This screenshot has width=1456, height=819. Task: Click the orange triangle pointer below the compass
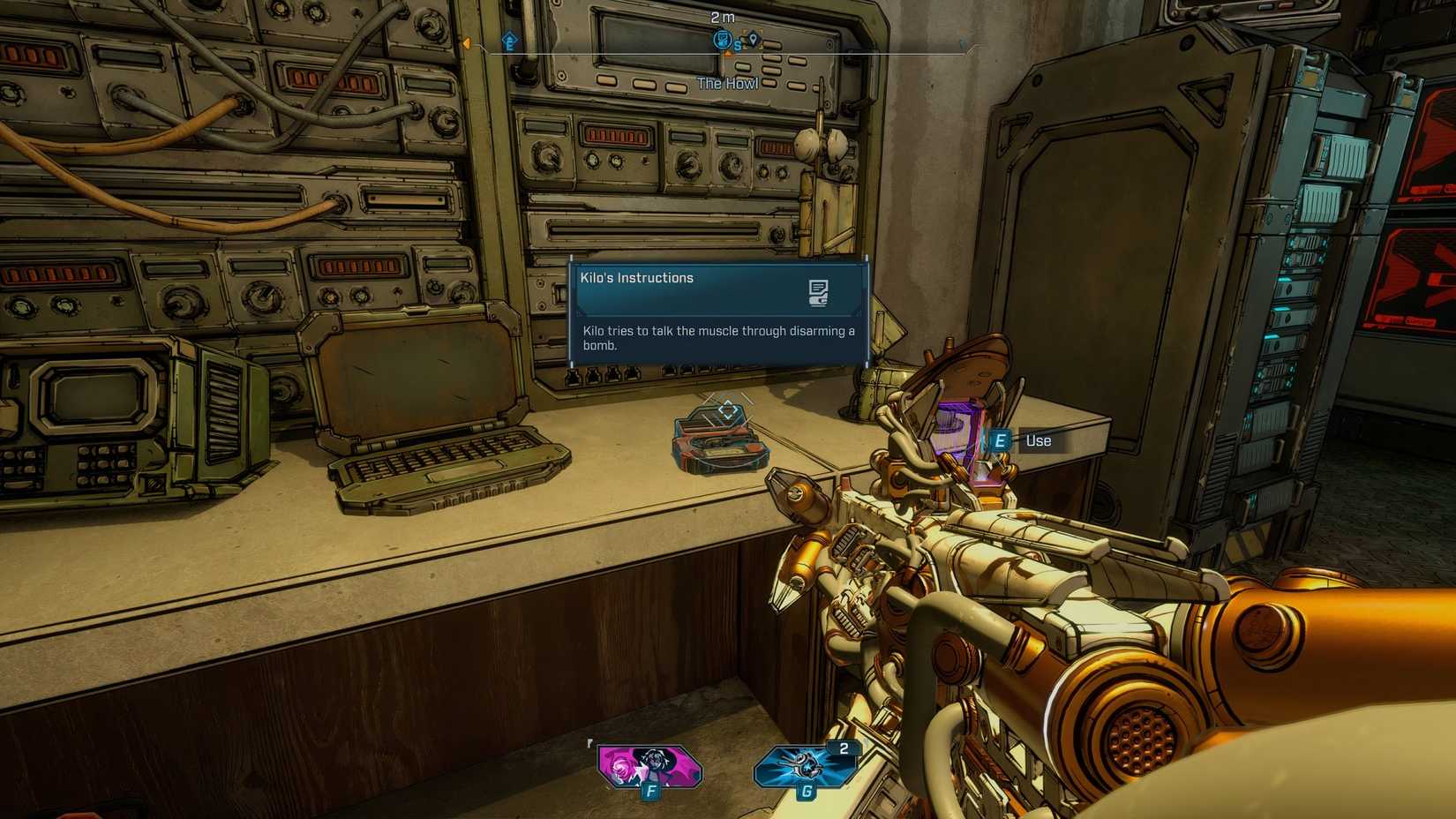click(x=727, y=54)
